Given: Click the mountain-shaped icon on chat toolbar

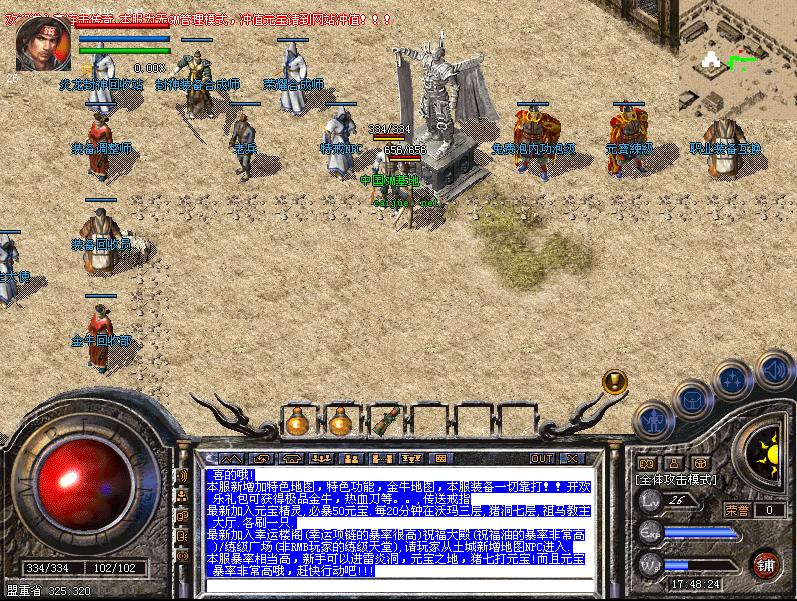Looking at the screenshot, I should 232,458.
